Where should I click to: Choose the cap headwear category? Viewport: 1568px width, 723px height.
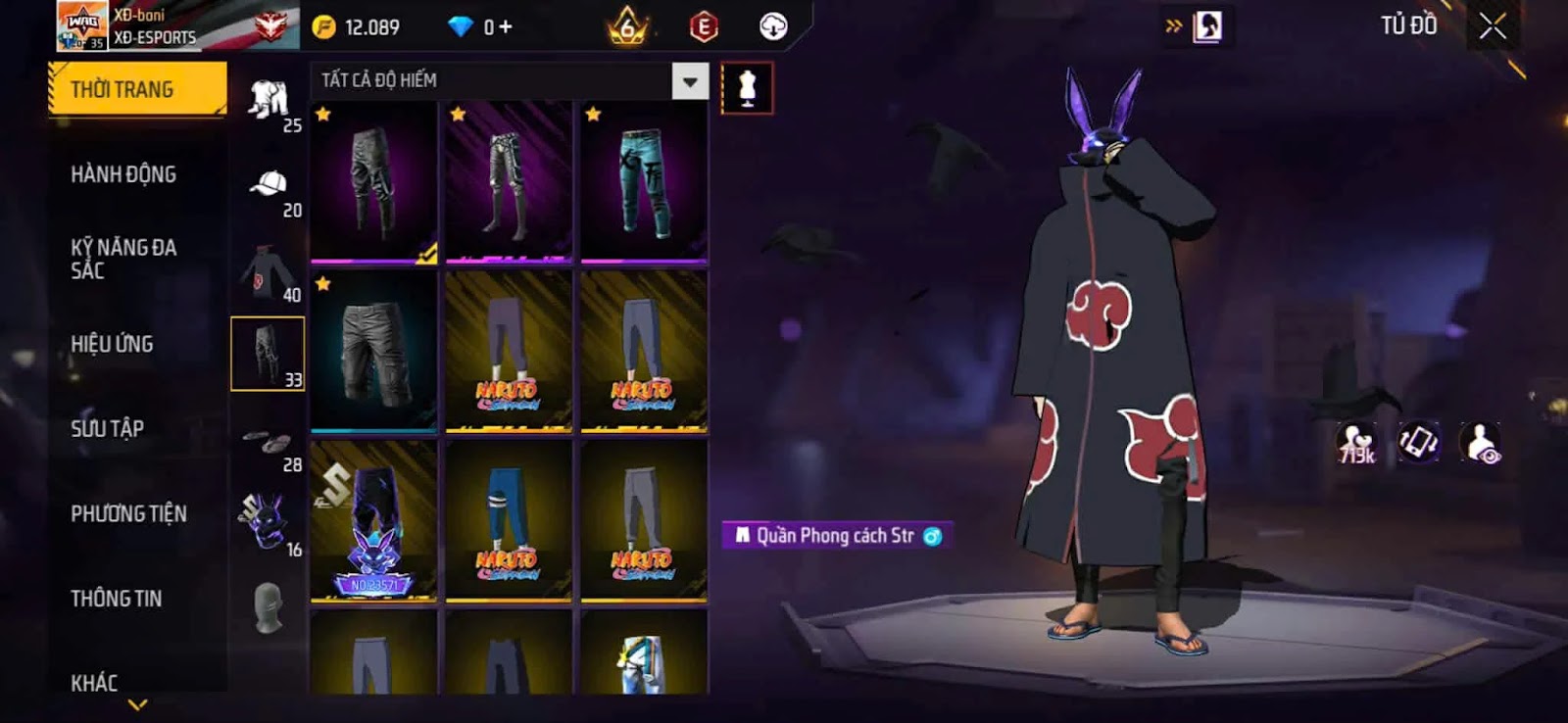coord(269,186)
